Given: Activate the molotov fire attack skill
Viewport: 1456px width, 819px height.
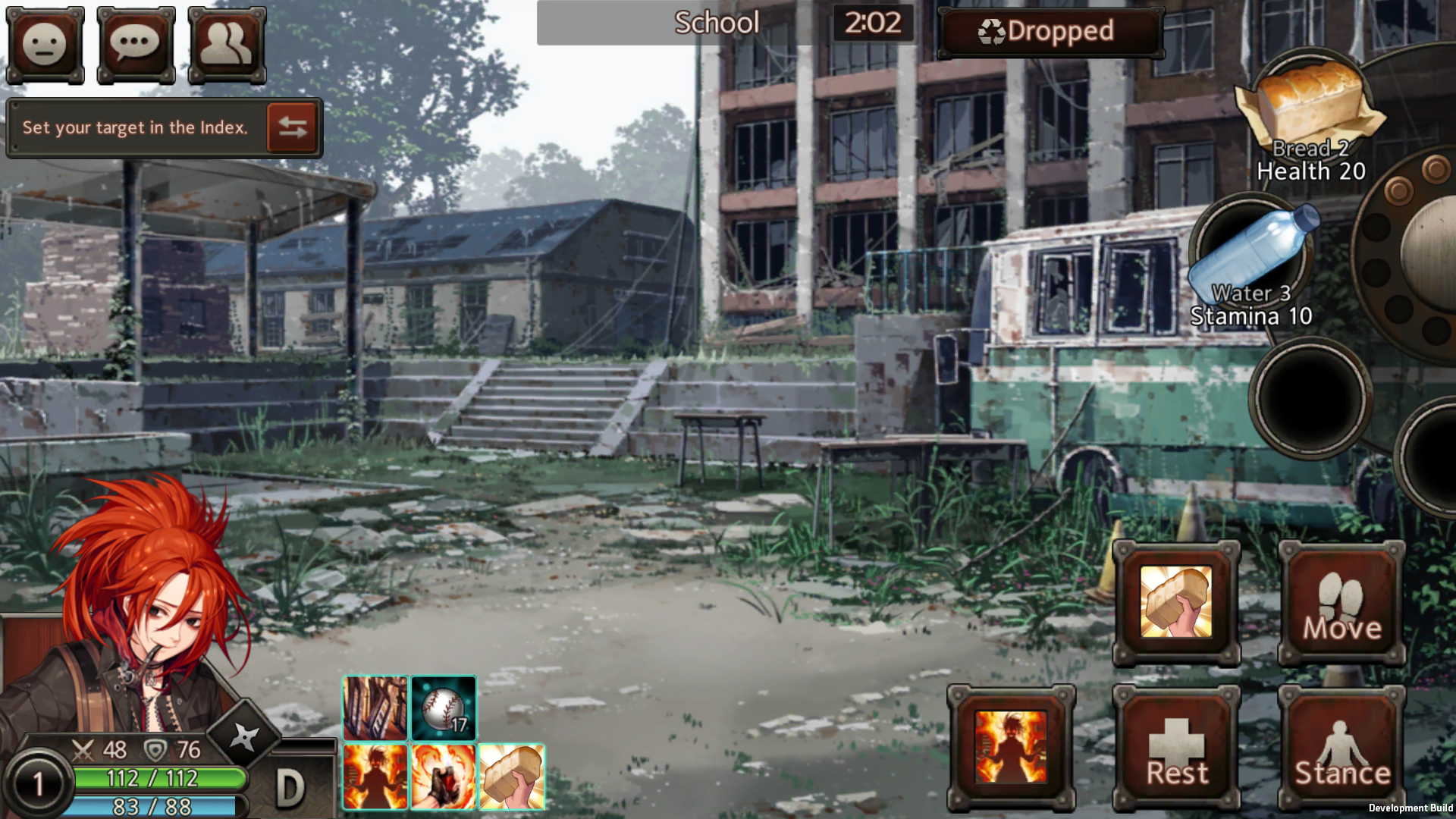Looking at the screenshot, I should 443,775.
